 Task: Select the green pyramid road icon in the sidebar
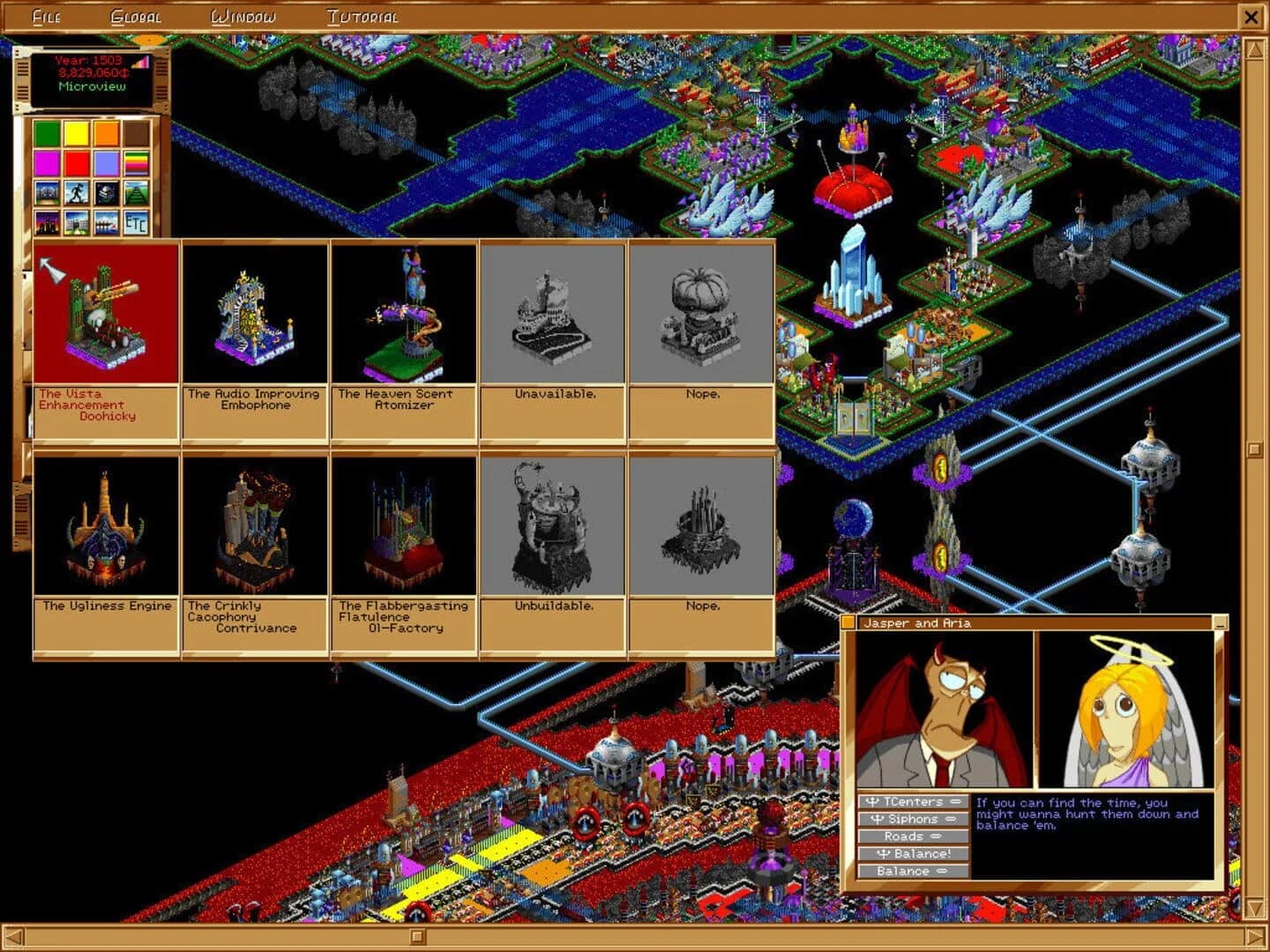coord(136,192)
